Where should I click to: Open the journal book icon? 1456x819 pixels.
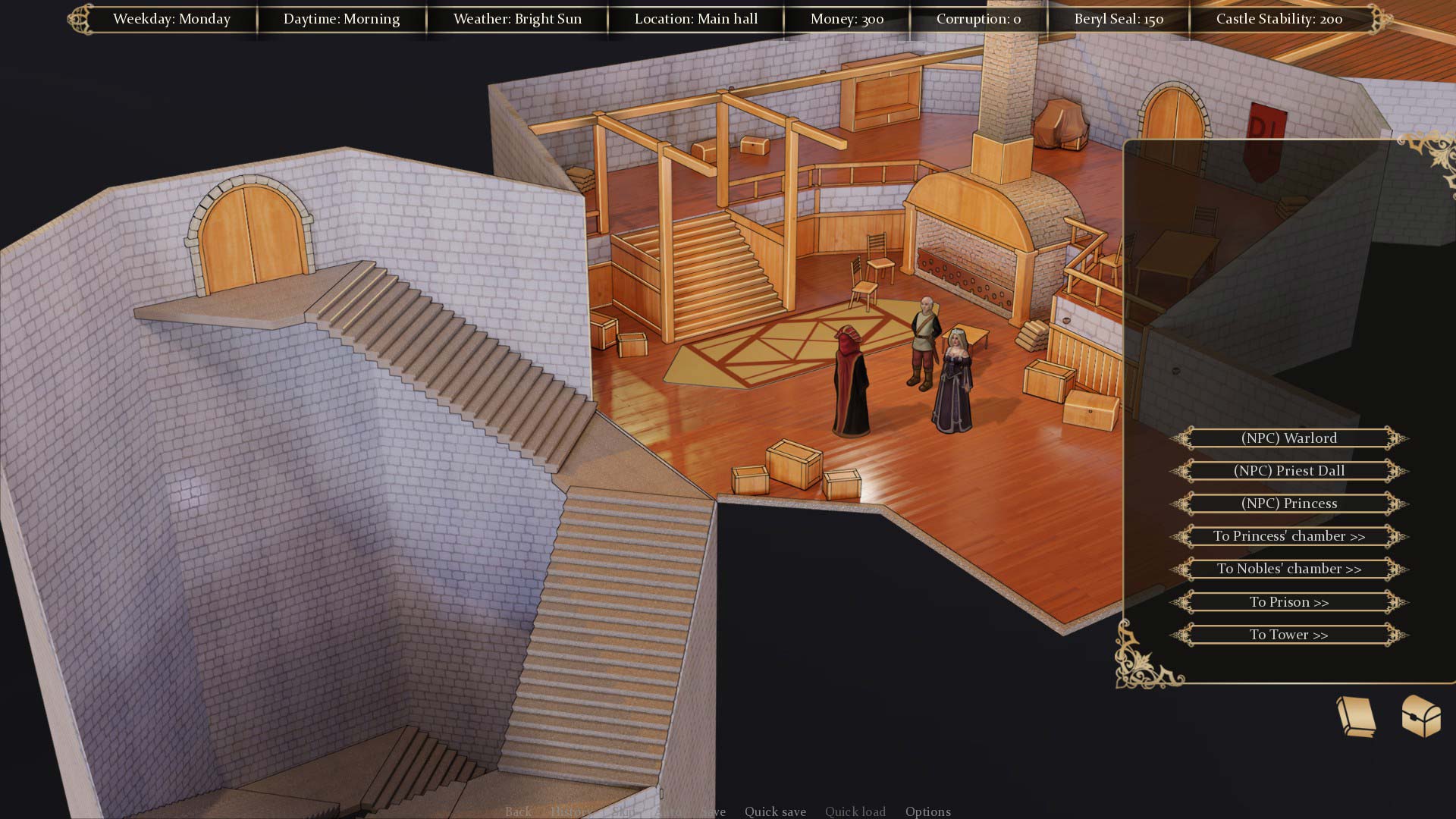[1356, 716]
